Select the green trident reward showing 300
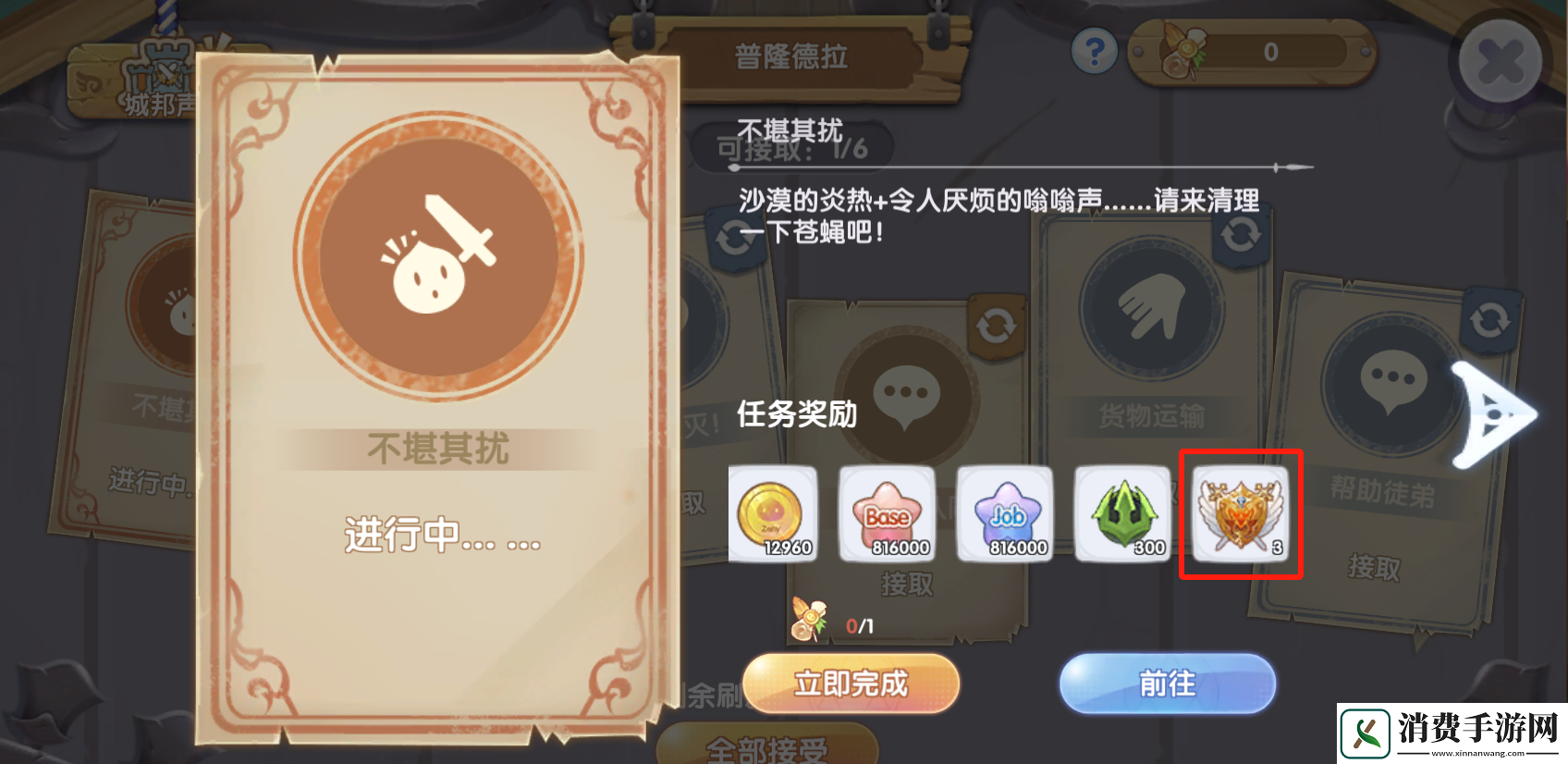 (x=1124, y=515)
